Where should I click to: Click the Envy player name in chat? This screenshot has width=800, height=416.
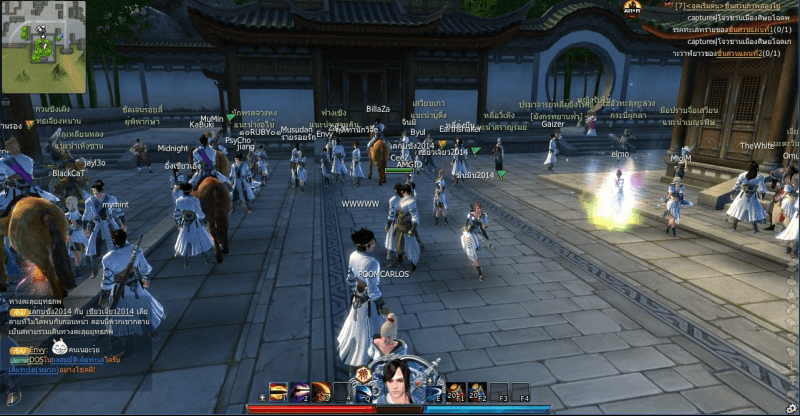point(37,350)
